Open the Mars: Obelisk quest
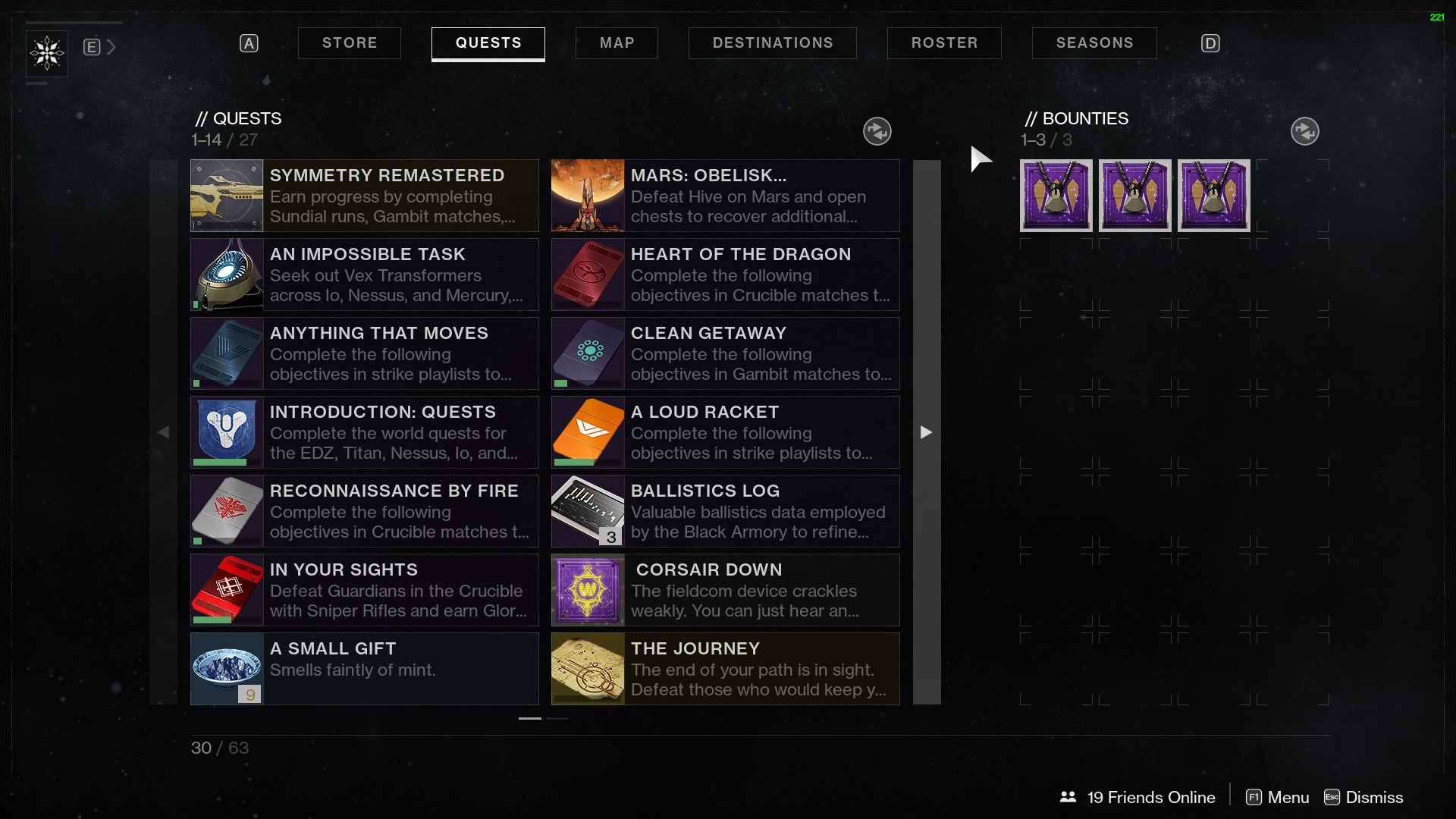Image resolution: width=1456 pixels, height=819 pixels. tap(725, 196)
